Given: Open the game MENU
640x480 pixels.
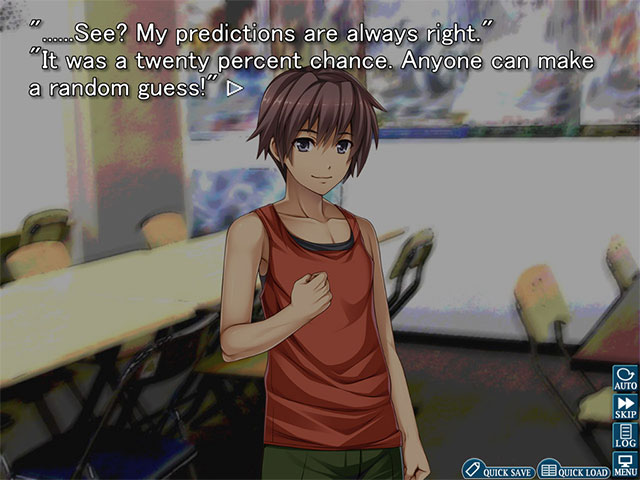Looking at the screenshot, I should coord(625,464).
